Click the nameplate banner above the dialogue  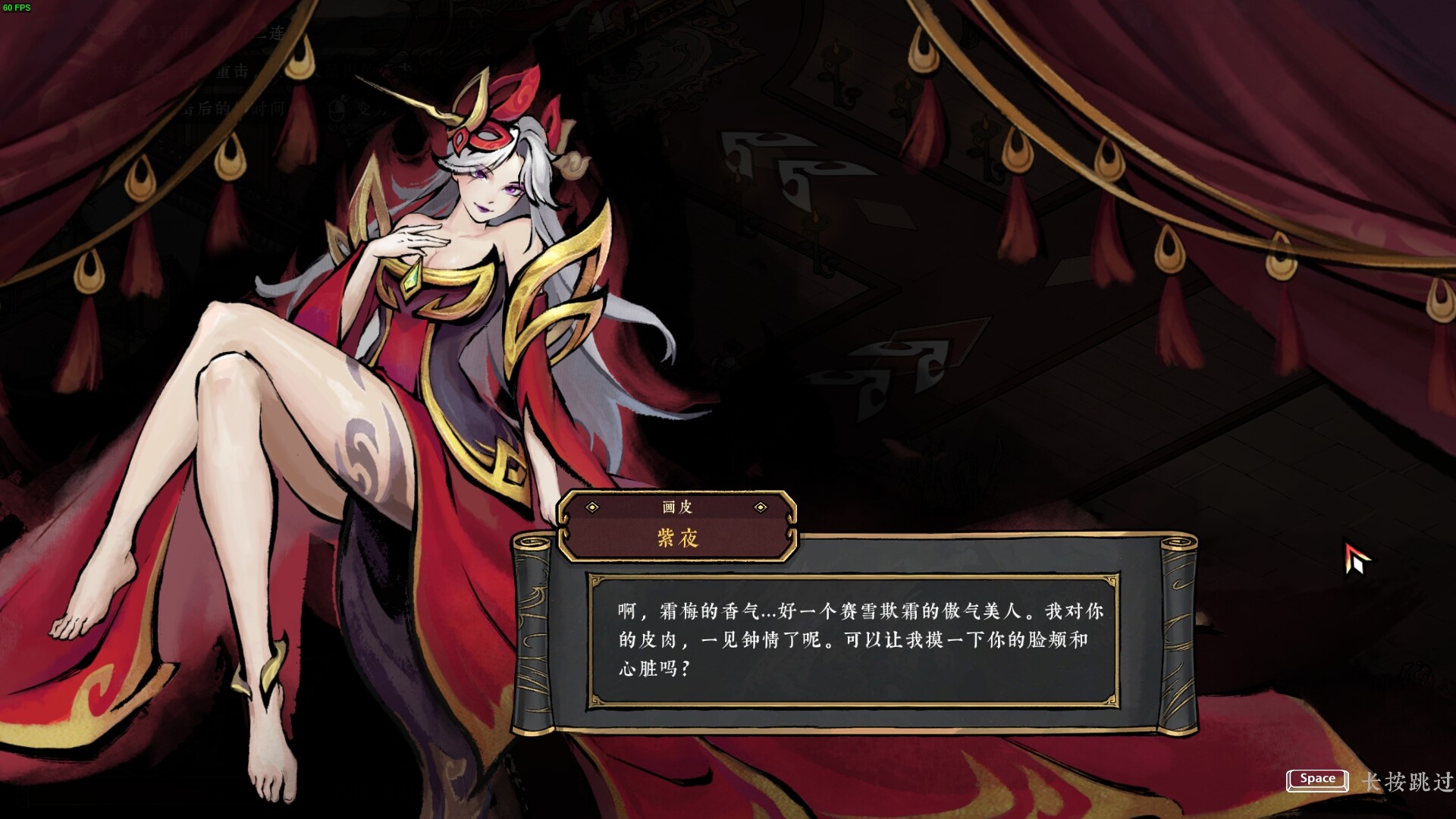[676, 523]
